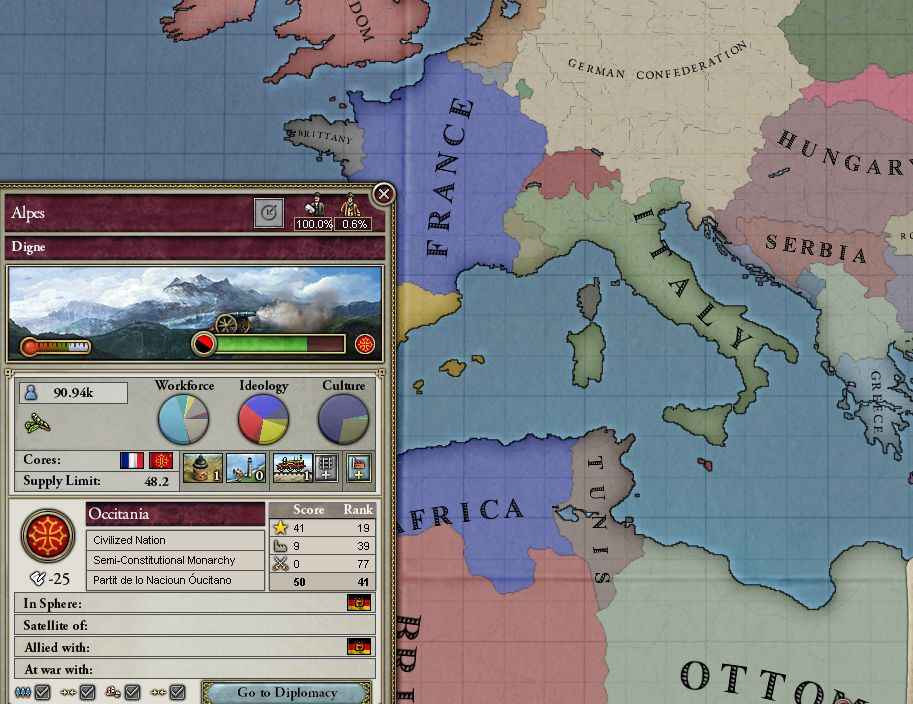Image resolution: width=913 pixels, height=704 pixels.
Task: Select the Occitania flag under Cores
Action: pyautogui.click(x=161, y=460)
